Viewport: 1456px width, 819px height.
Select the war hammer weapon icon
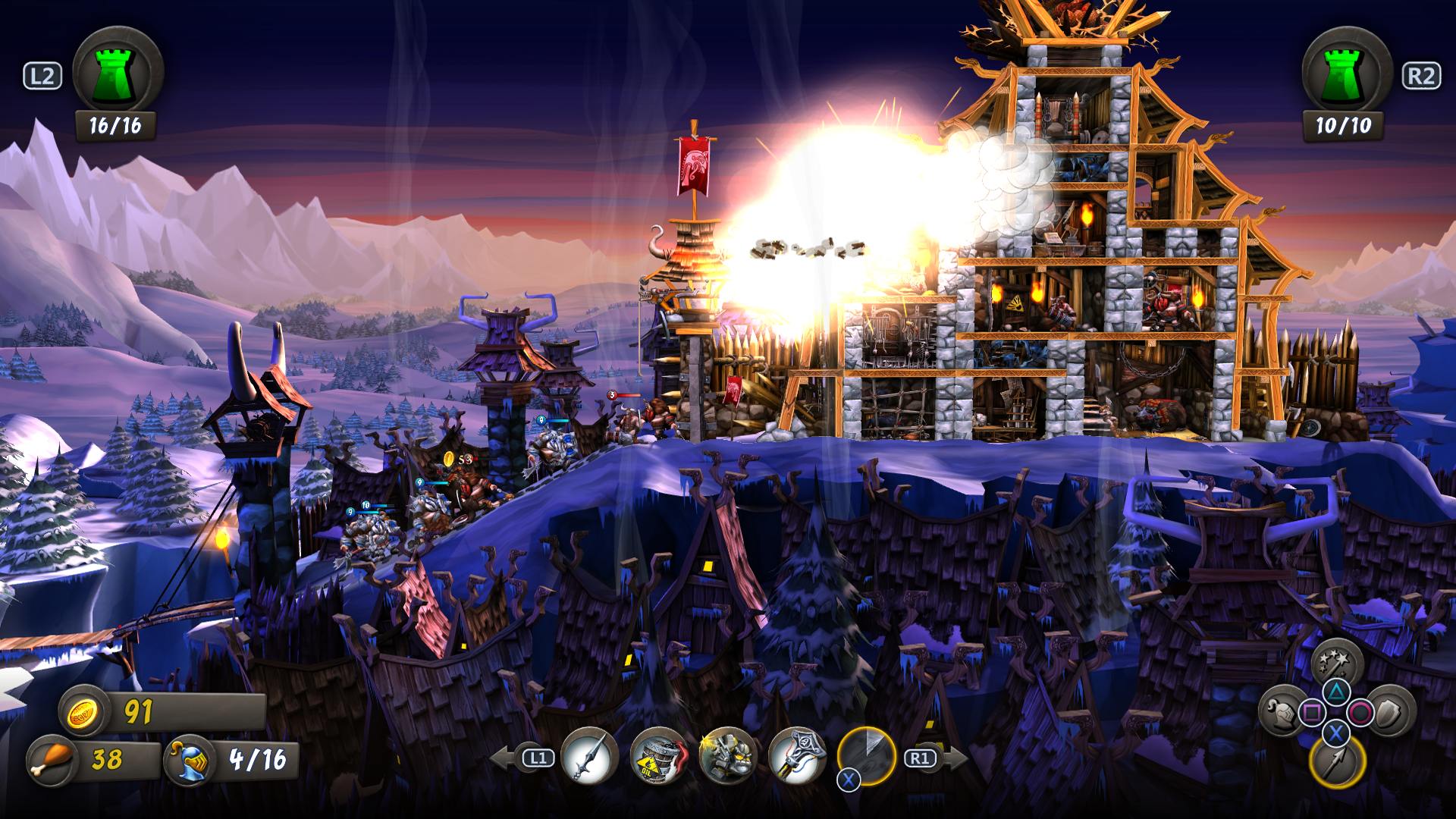pos(799,756)
